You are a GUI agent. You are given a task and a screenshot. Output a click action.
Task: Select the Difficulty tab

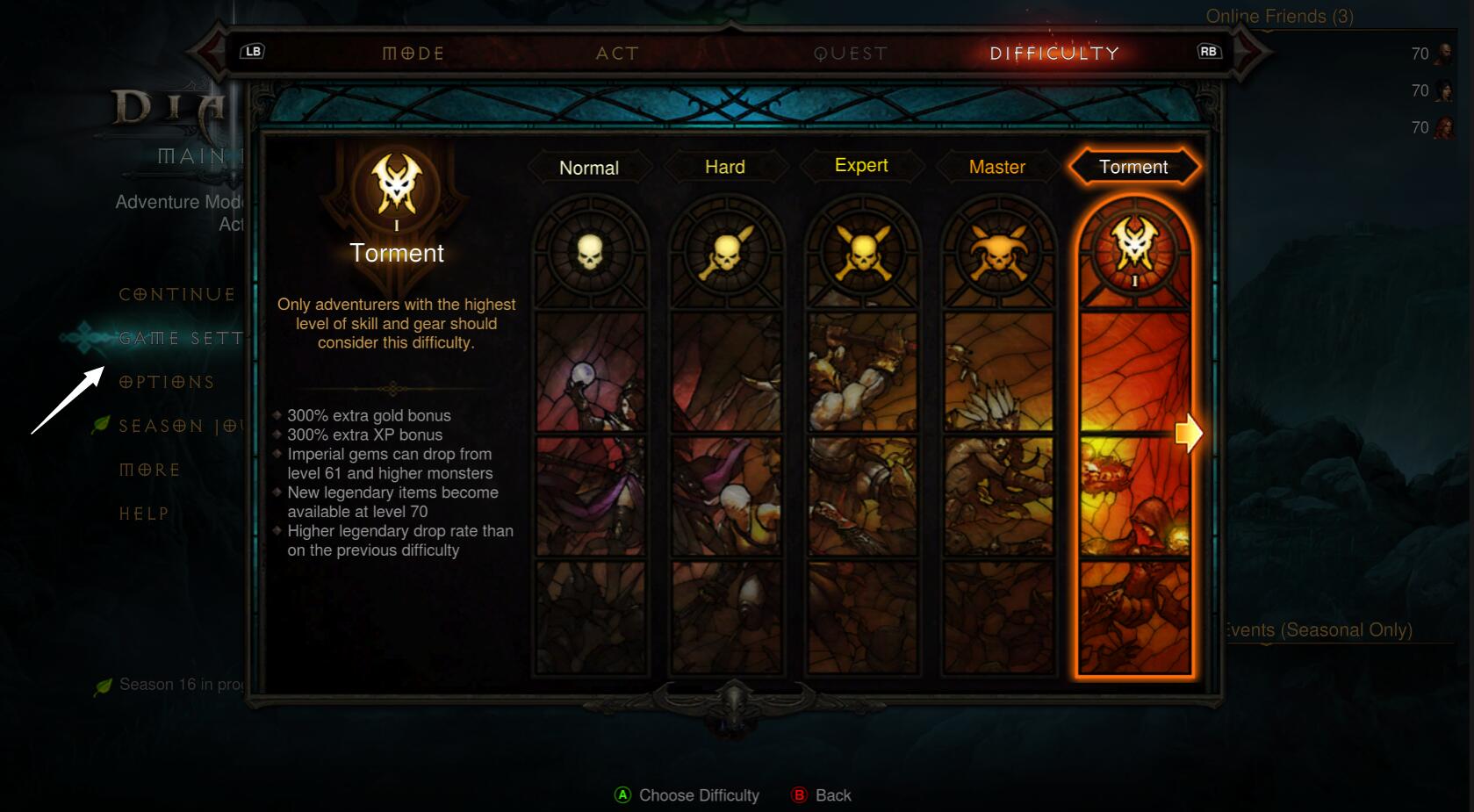click(x=1054, y=54)
